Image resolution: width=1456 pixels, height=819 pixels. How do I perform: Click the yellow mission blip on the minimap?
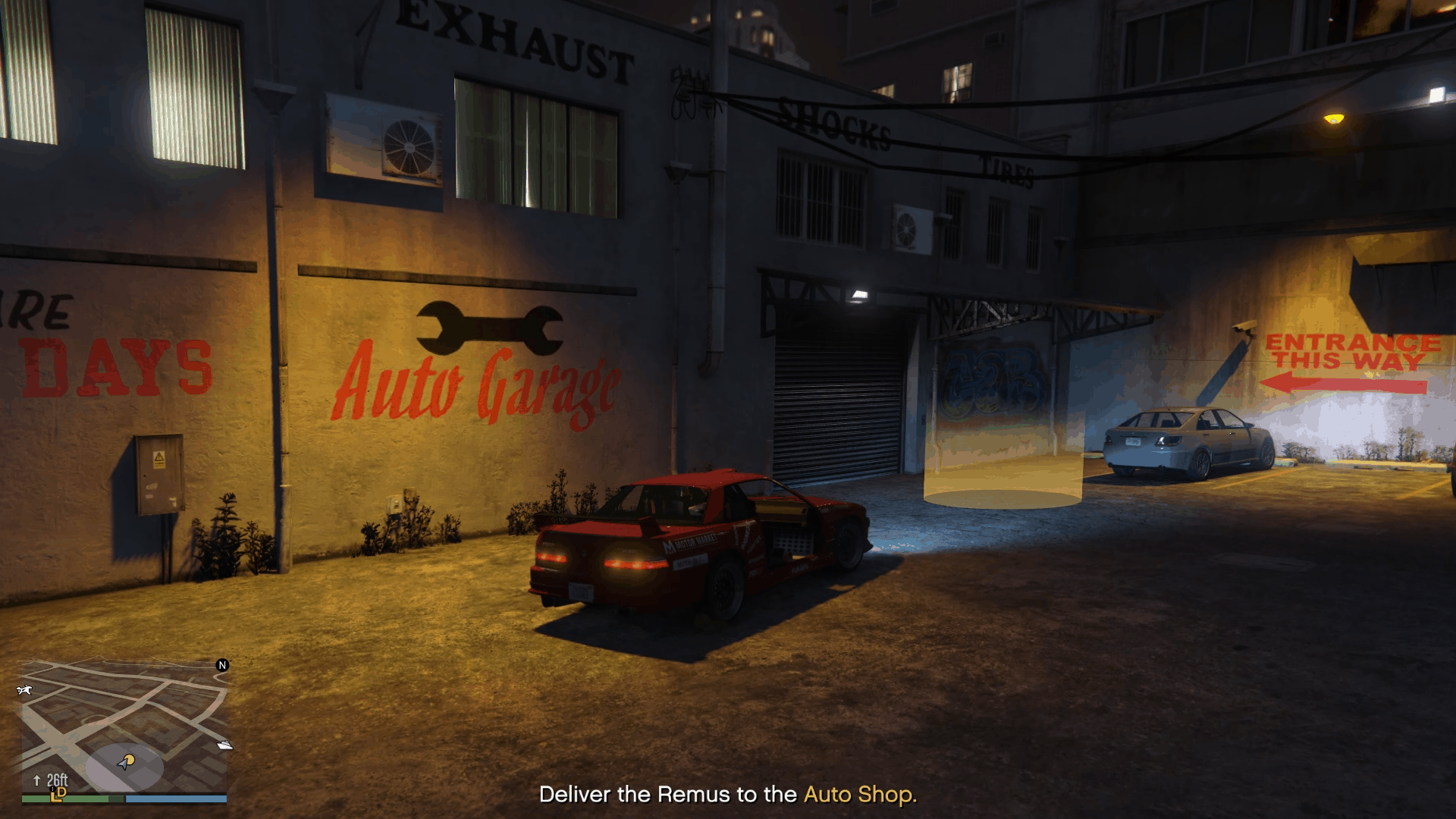click(x=131, y=760)
